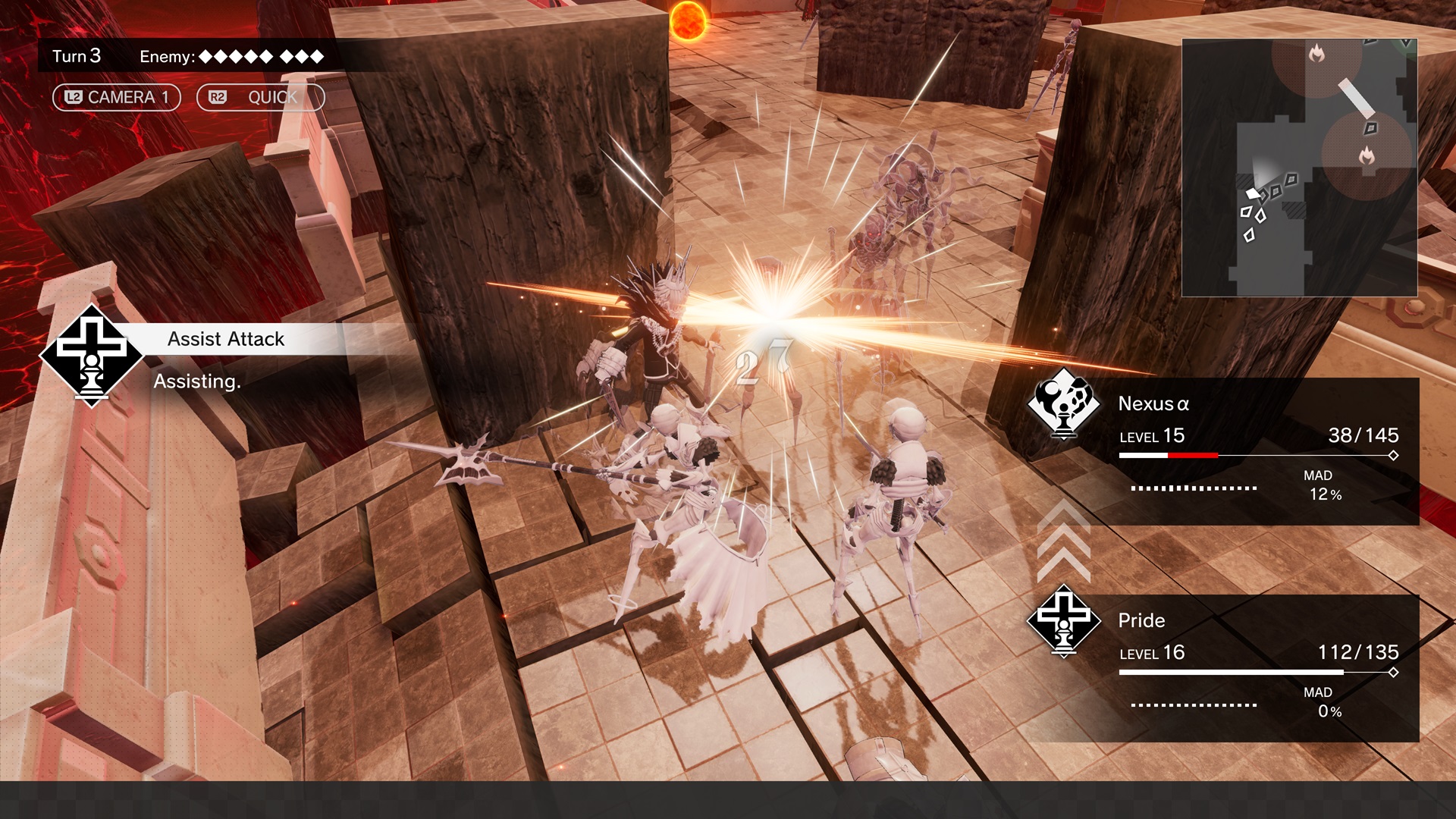Screen dimensions: 1456x819
Task: Click the Nexus α class emblem
Action: coord(1063,405)
